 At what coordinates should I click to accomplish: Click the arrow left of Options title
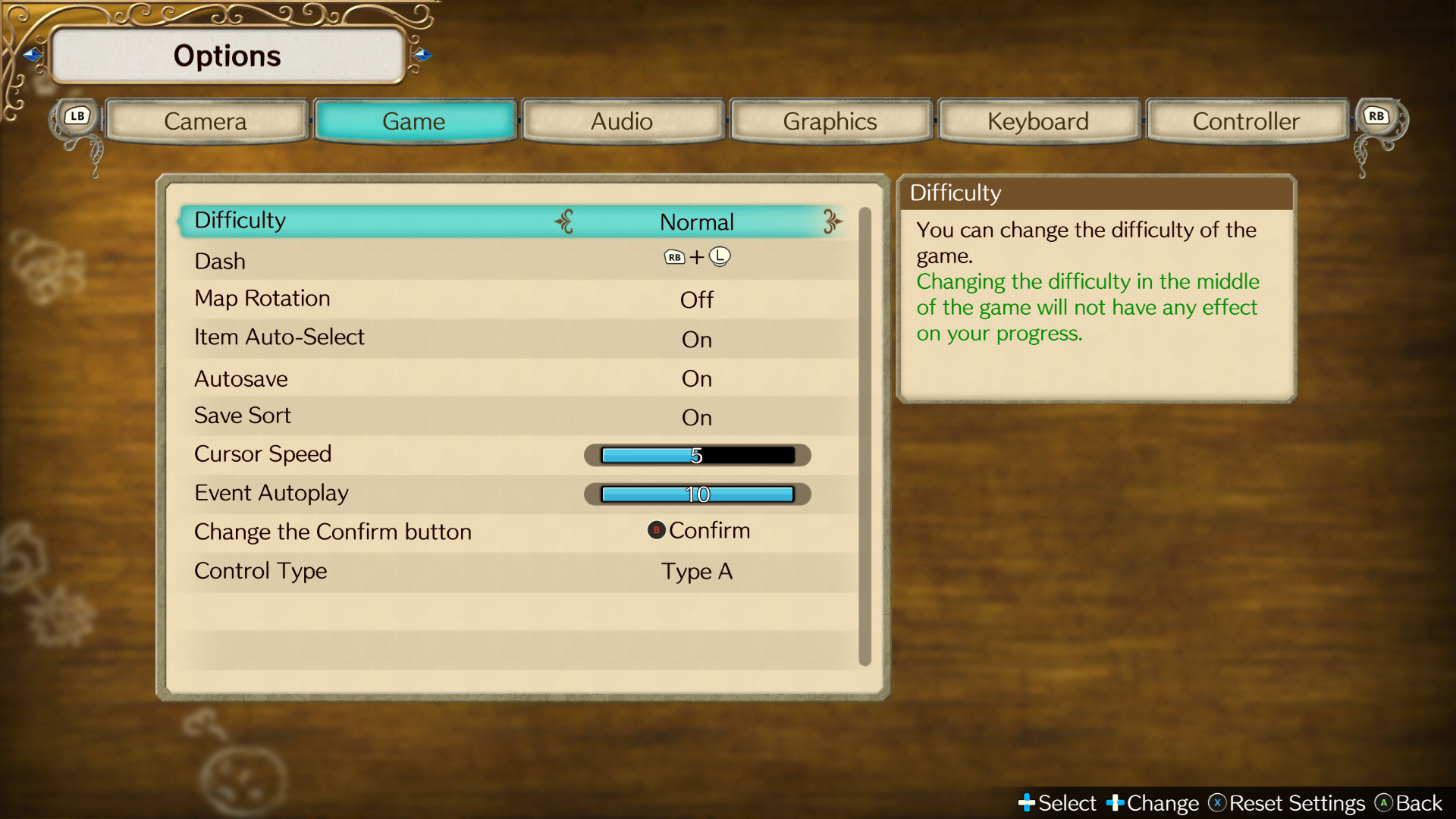[33, 55]
